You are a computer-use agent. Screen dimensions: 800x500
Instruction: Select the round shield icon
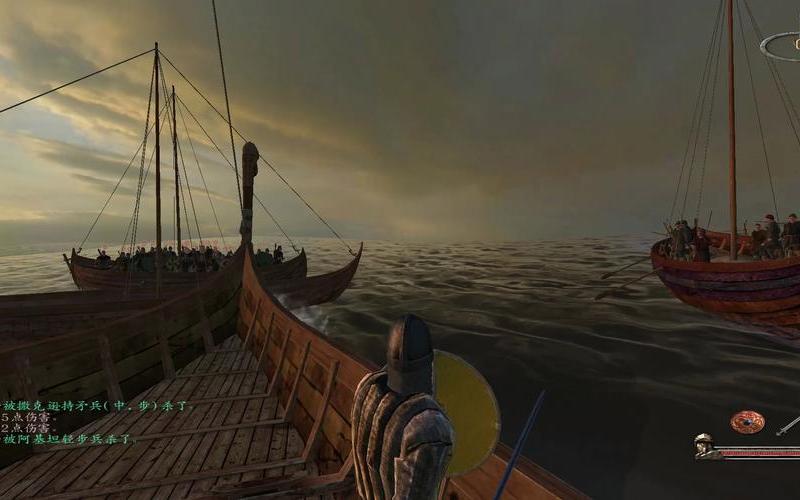(x=746, y=422)
